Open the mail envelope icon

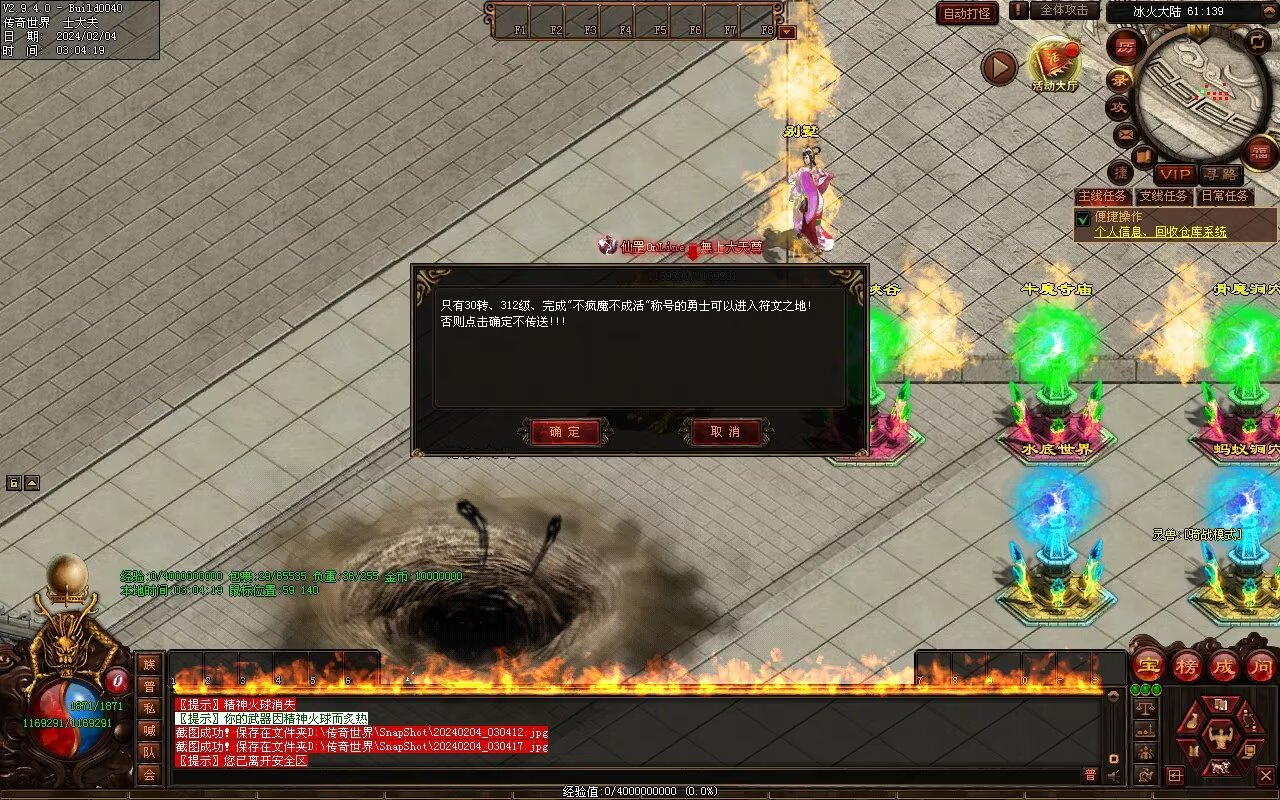pos(1126,133)
